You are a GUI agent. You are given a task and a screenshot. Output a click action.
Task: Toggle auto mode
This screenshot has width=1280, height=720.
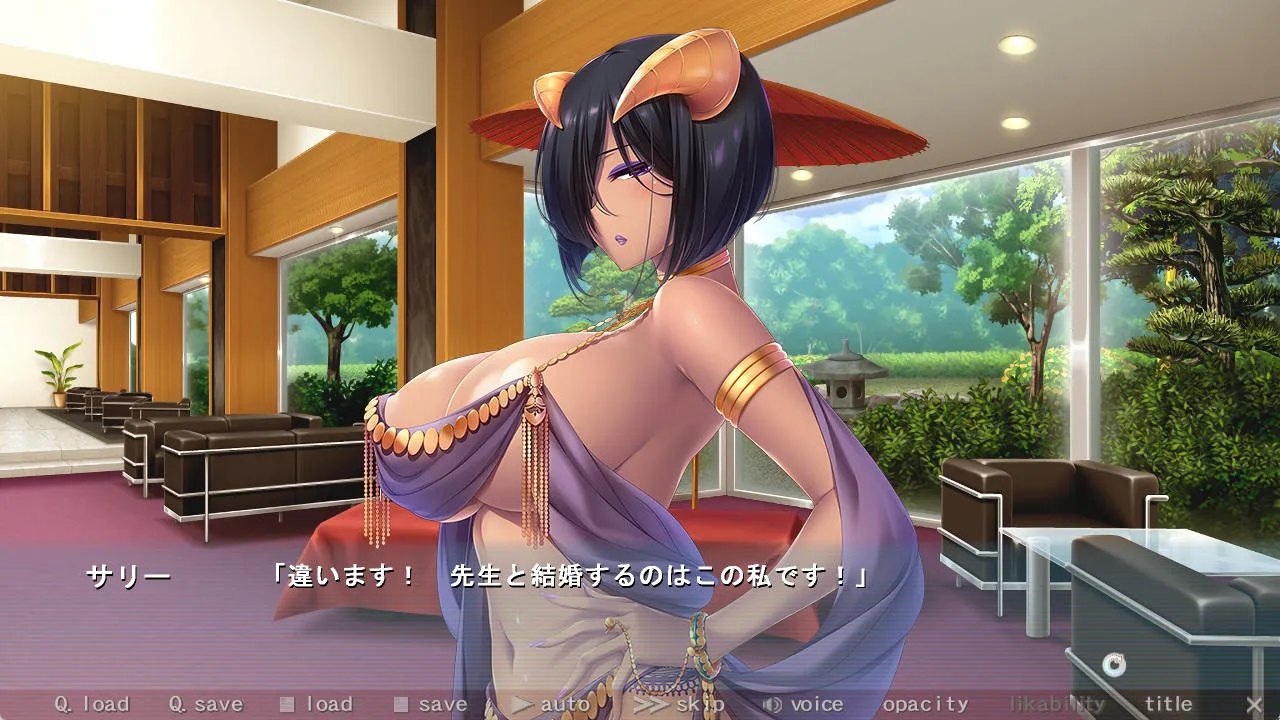pos(553,704)
